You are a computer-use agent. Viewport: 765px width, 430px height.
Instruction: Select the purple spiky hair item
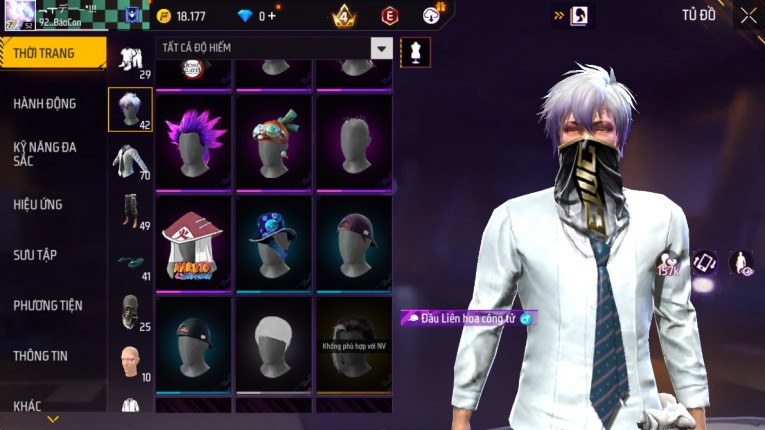click(194, 140)
